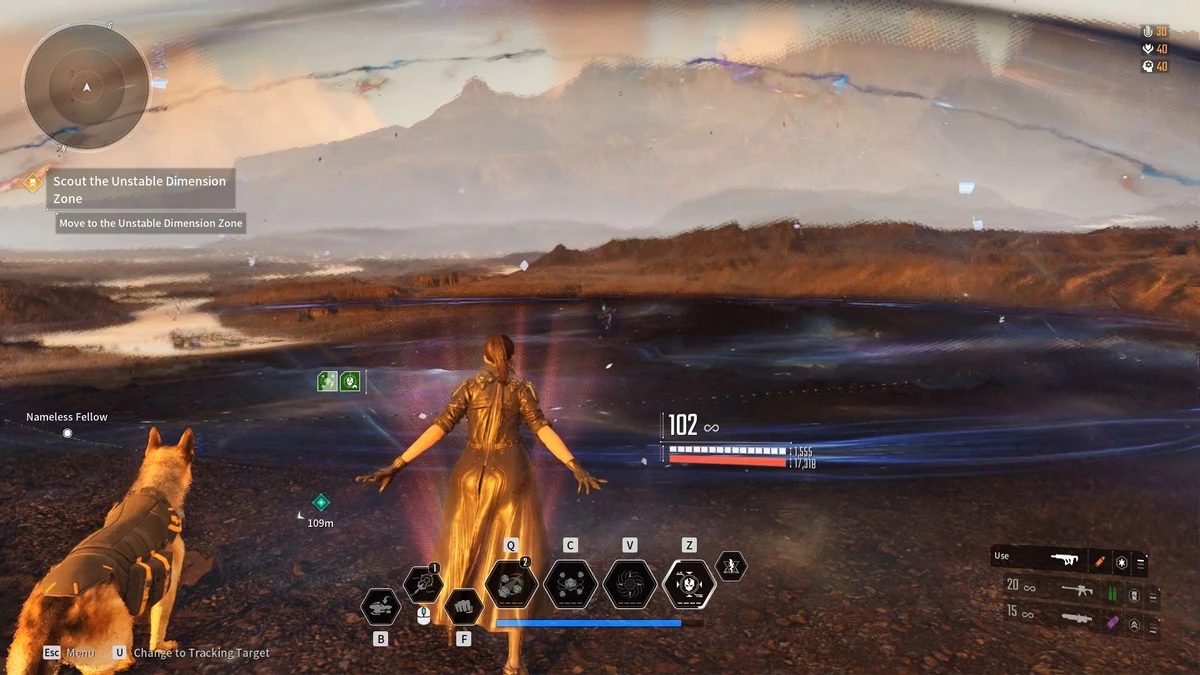Image resolution: width=1200 pixels, height=675 pixels.
Task: Activate the grappling hook icon
Action: pyautogui.click(x=422, y=584)
